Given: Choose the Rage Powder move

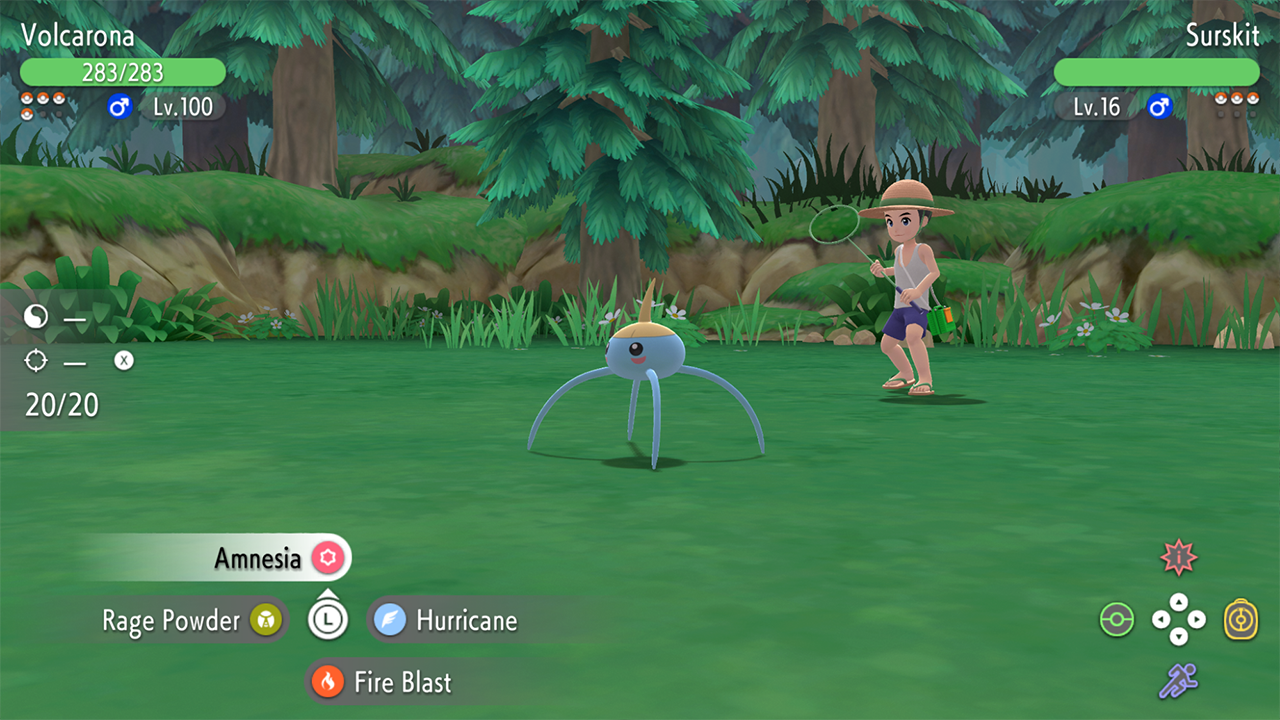Looking at the screenshot, I should (x=172, y=621).
